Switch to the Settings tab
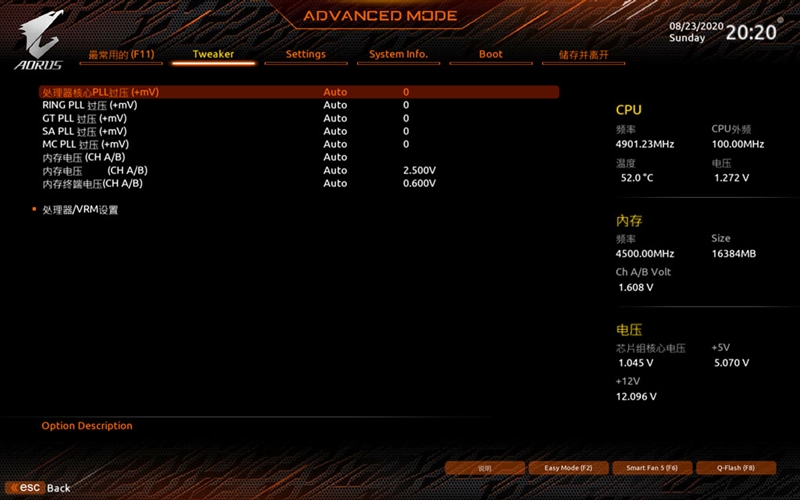This screenshot has width=800, height=500. point(305,54)
